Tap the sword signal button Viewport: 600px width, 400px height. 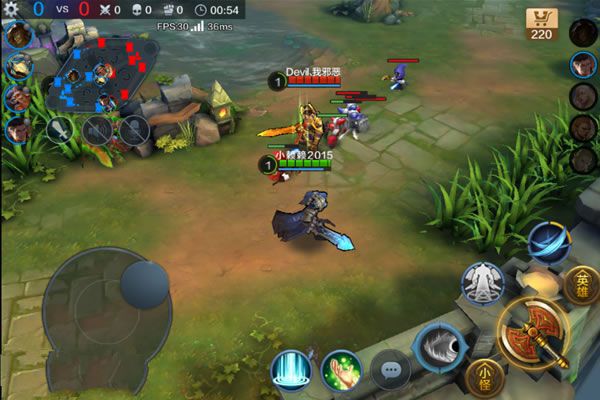click(x=61, y=129)
